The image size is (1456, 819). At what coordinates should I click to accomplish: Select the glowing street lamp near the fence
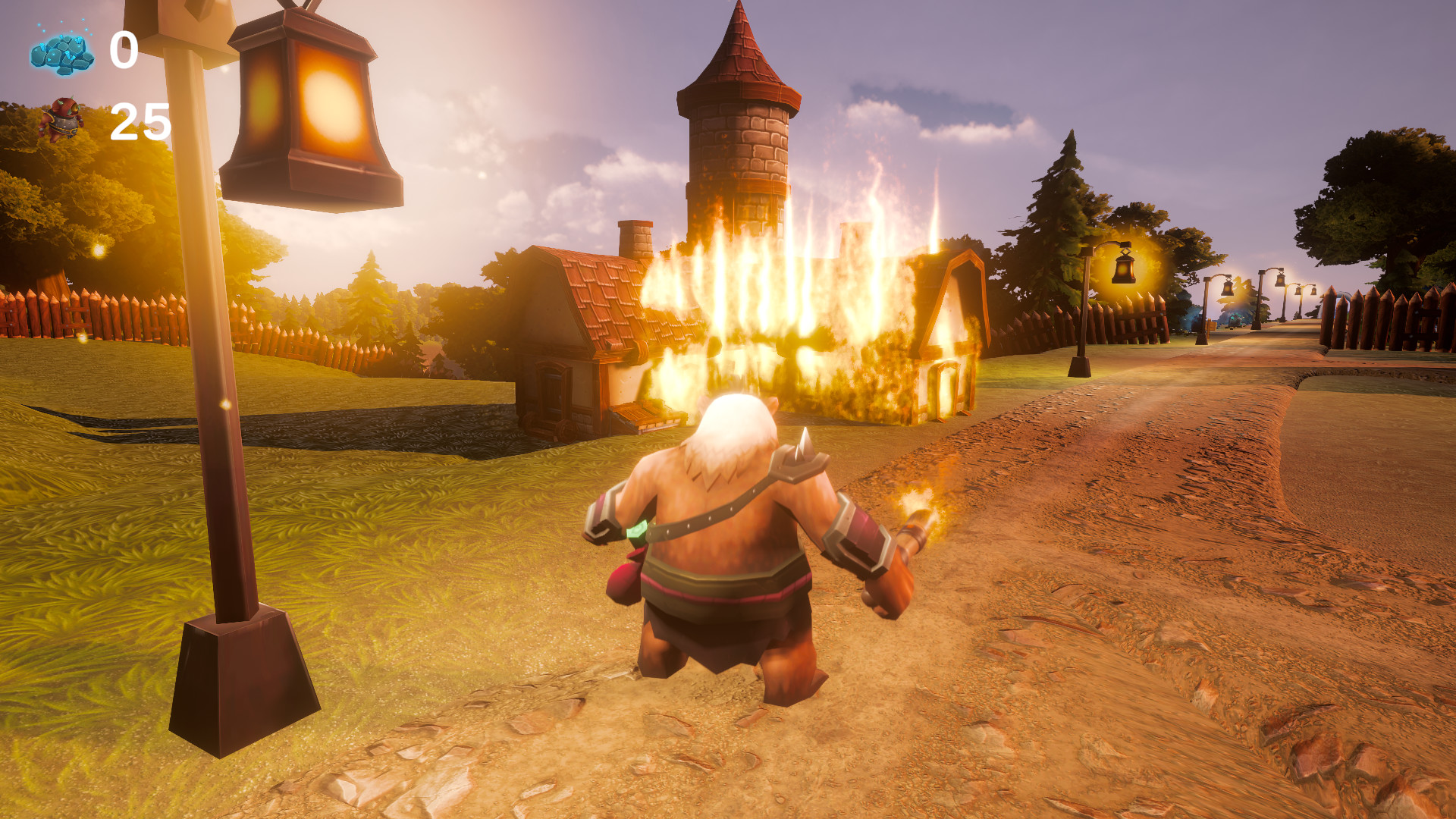click(x=1124, y=269)
